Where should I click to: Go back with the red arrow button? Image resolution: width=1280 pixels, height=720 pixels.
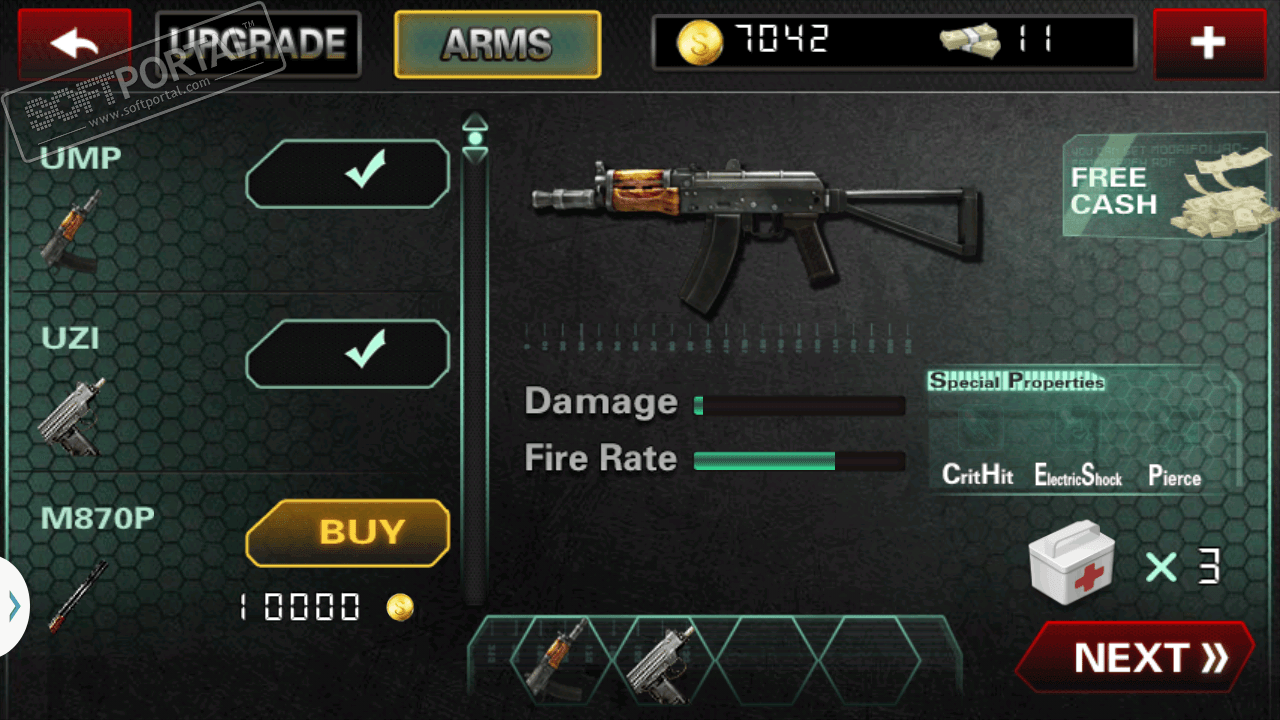74,43
